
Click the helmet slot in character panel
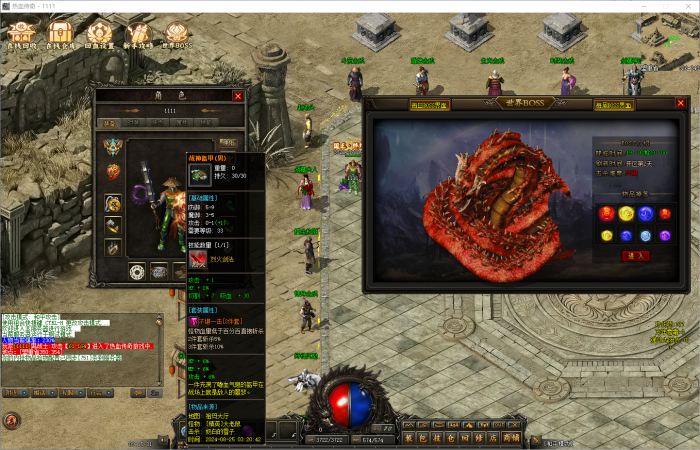tap(114, 146)
